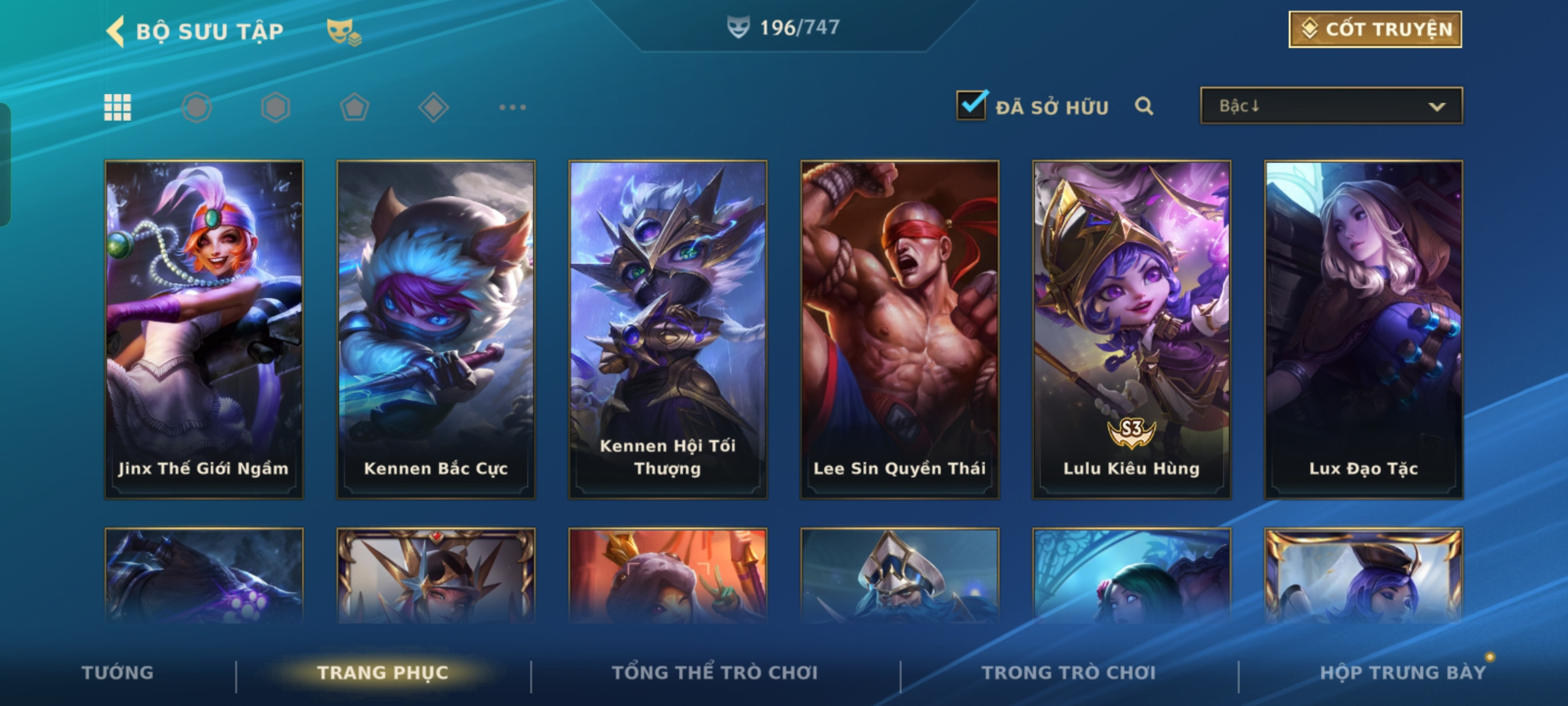Expand the Bậc sort dropdown
Viewport: 1568px width, 706px height.
[1331, 106]
